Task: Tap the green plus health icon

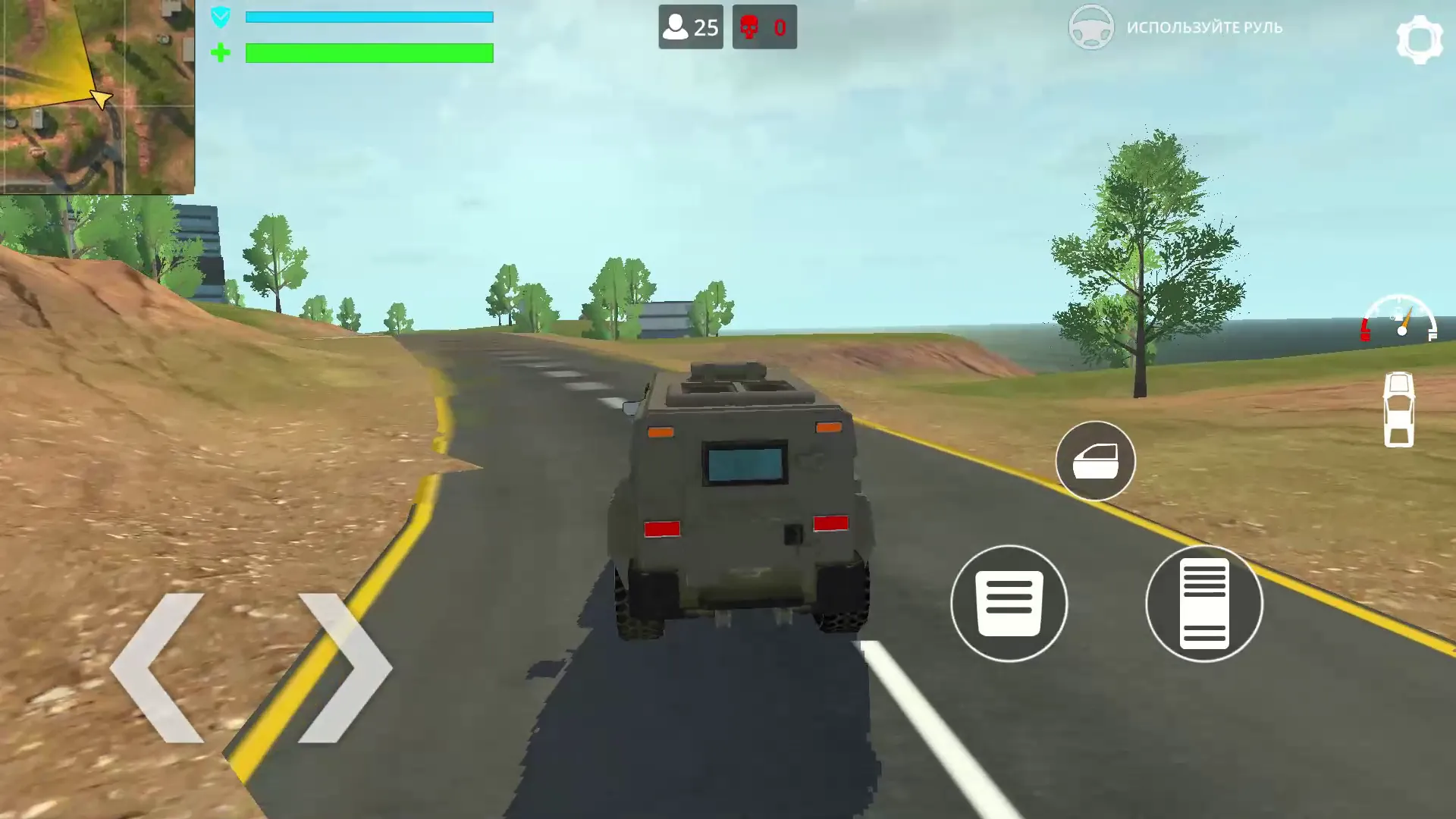Action: pos(221,53)
